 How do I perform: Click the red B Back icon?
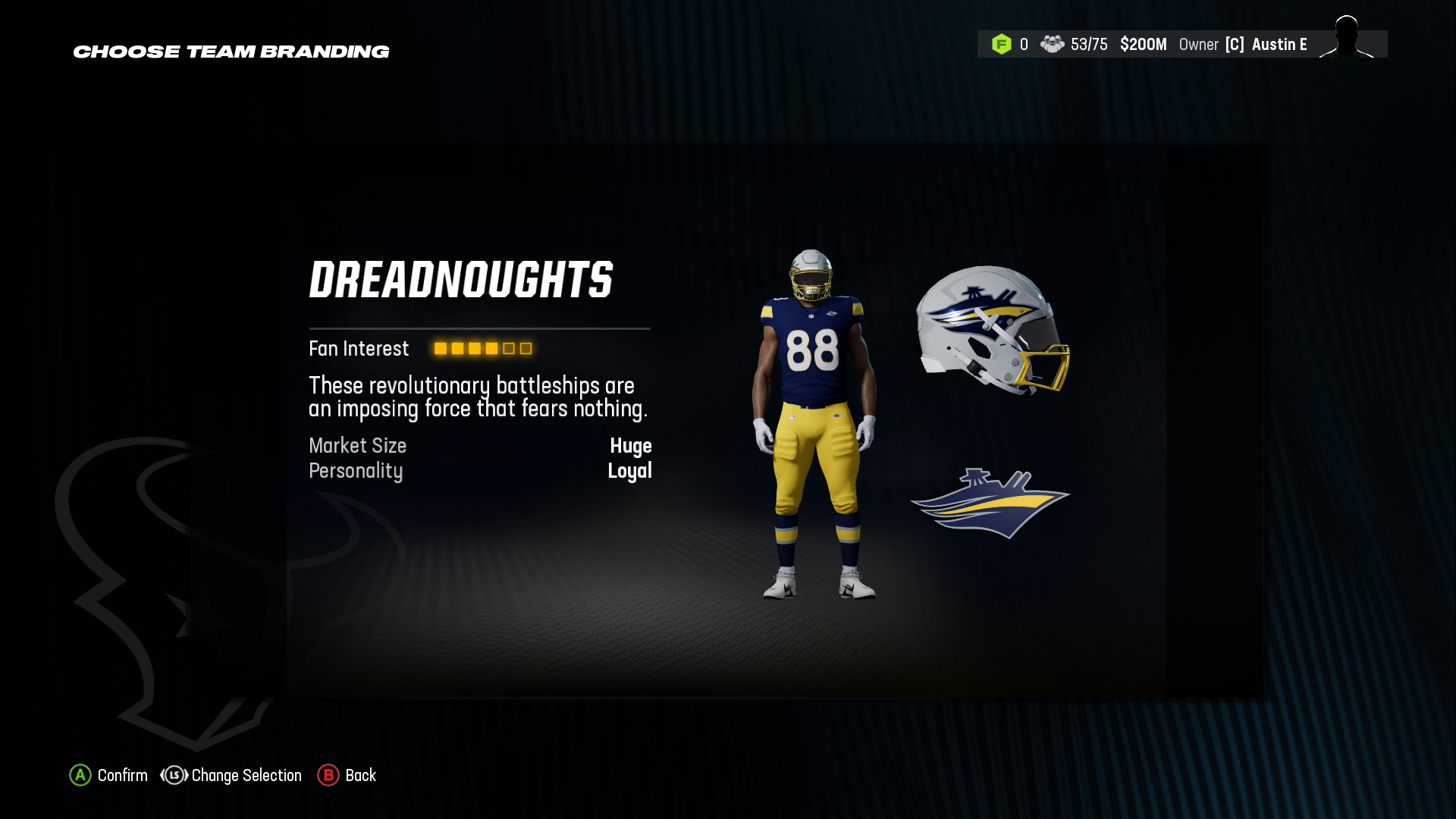(x=328, y=776)
